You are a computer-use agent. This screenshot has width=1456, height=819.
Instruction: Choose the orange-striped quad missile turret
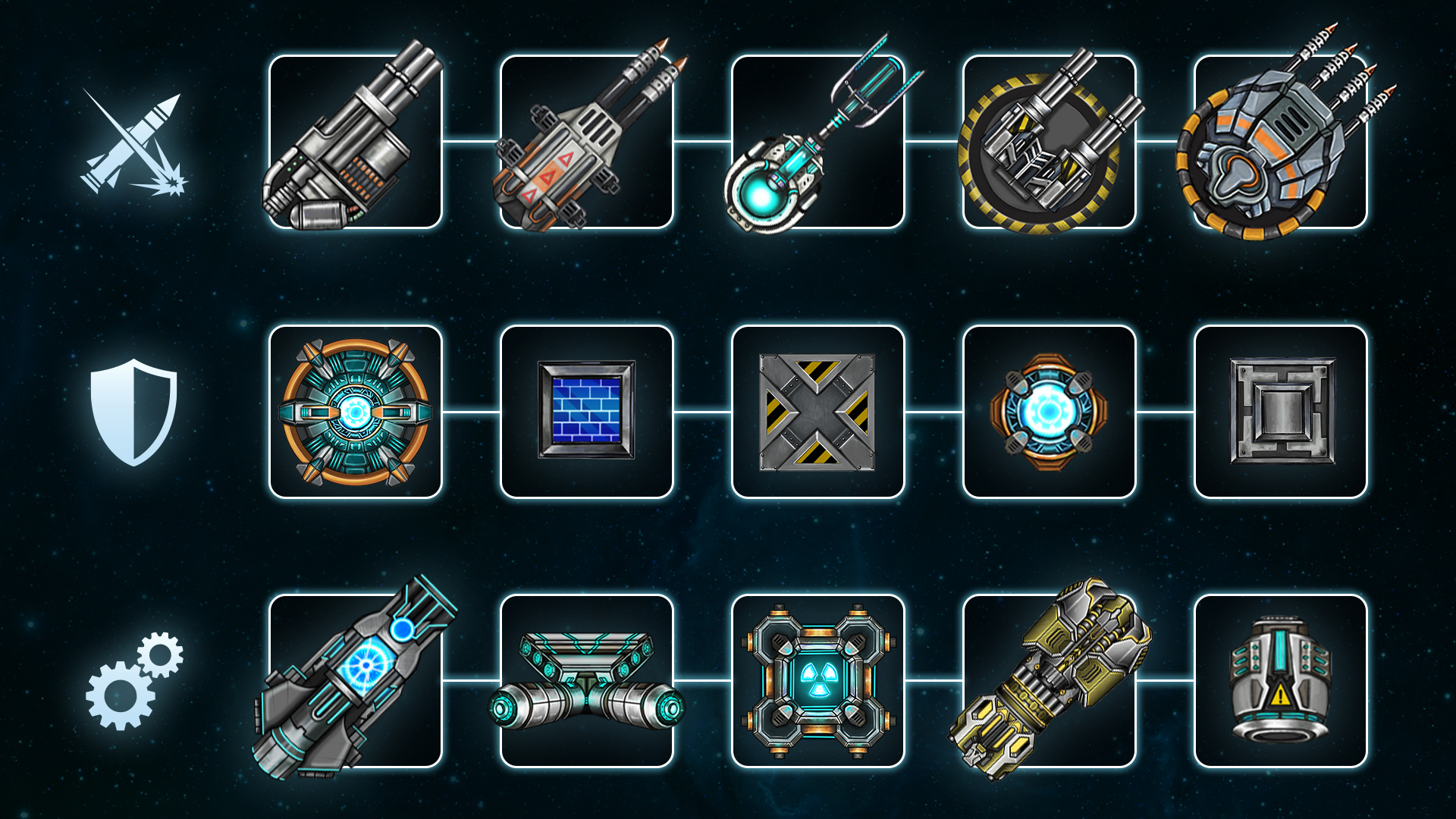click(x=1280, y=142)
